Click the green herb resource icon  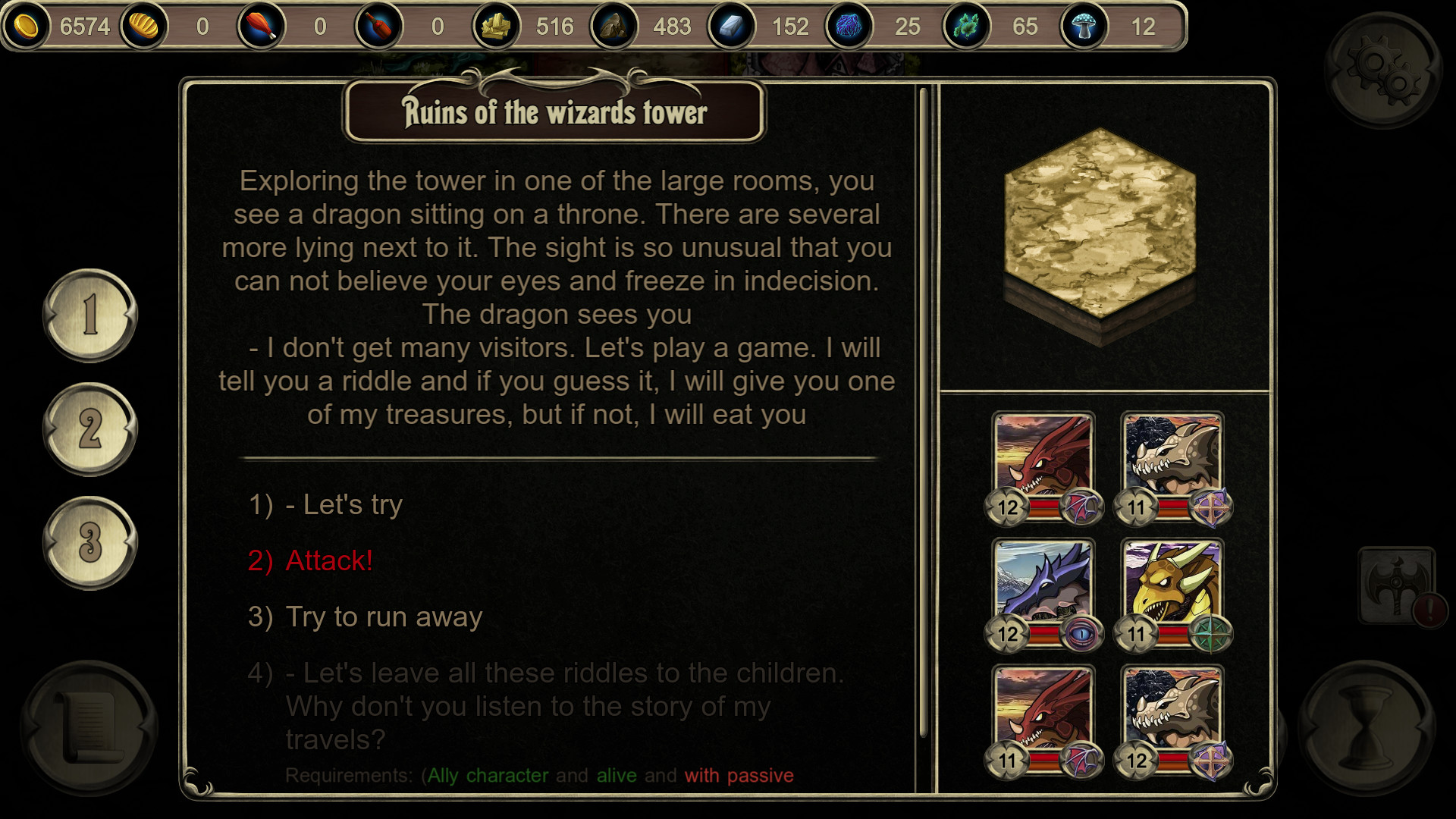pyautogui.click(x=967, y=27)
